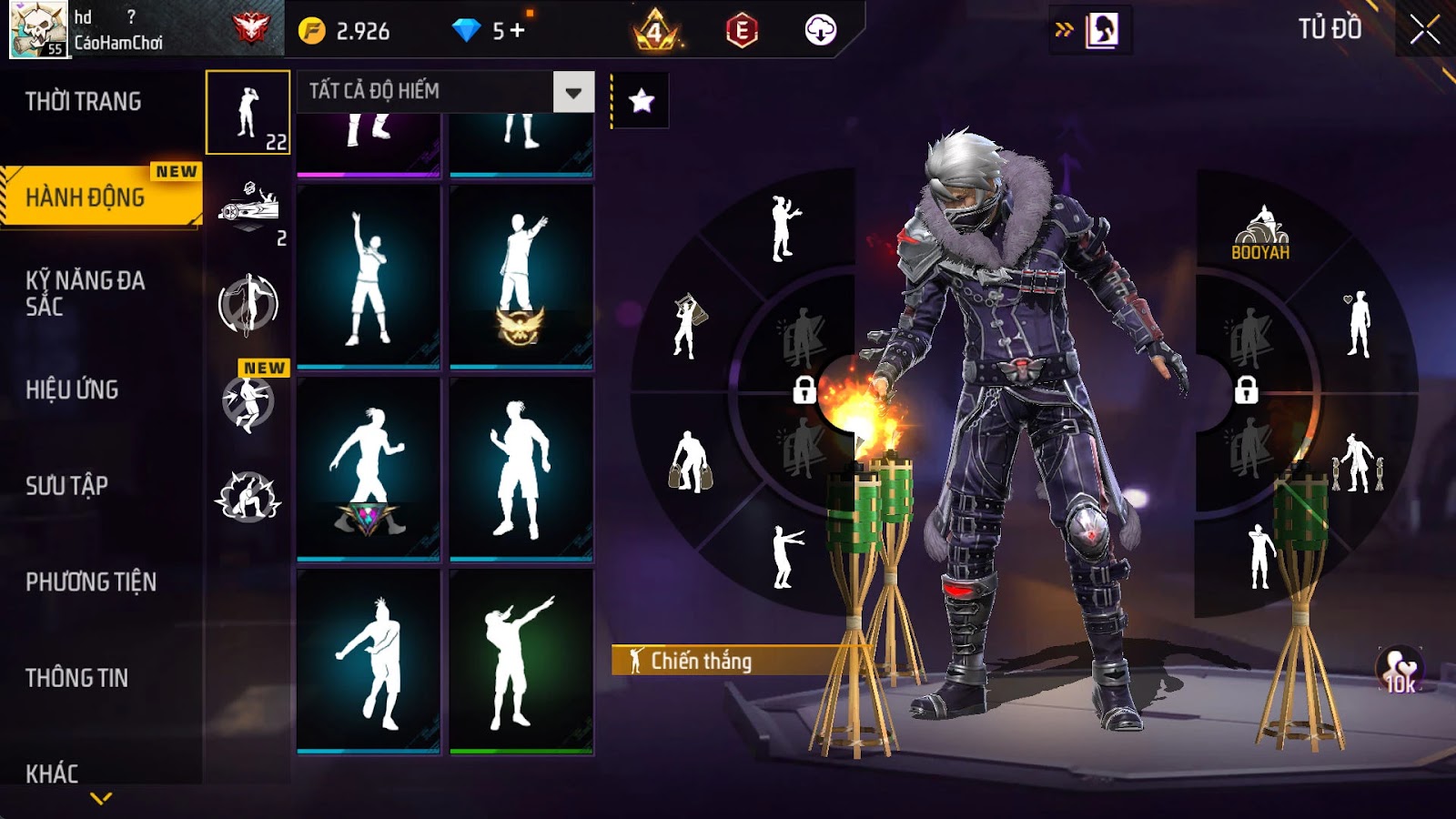The height and width of the screenshot is (819, 1456).
Task: Open the cloud download icon
Action: [x=820, y=31]
